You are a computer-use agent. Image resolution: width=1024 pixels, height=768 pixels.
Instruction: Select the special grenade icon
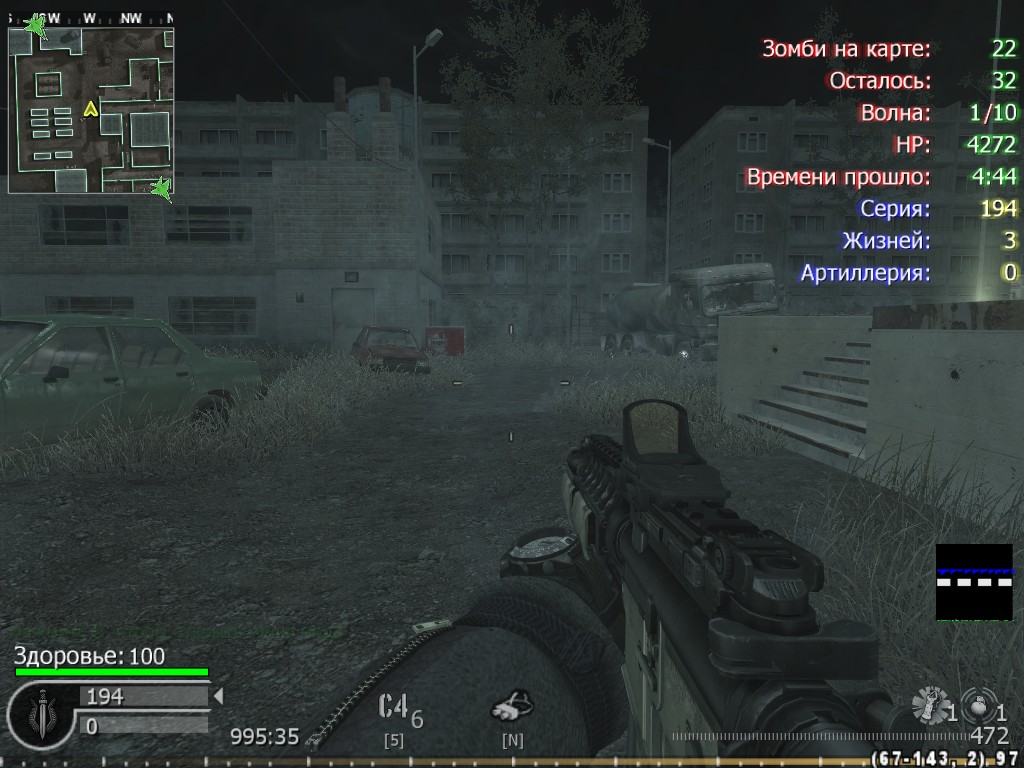930,706
